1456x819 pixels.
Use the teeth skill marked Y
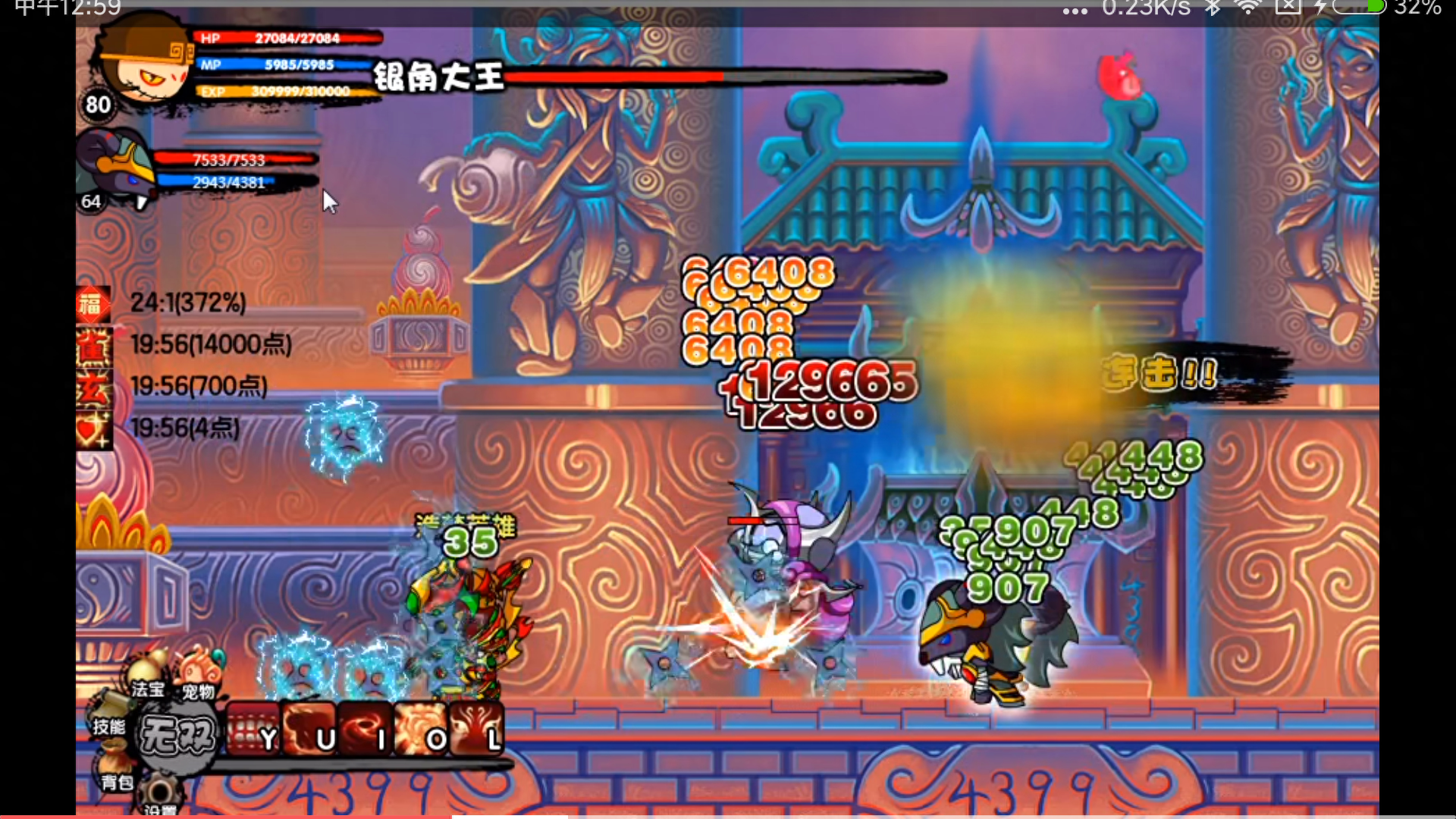(253, 730)
